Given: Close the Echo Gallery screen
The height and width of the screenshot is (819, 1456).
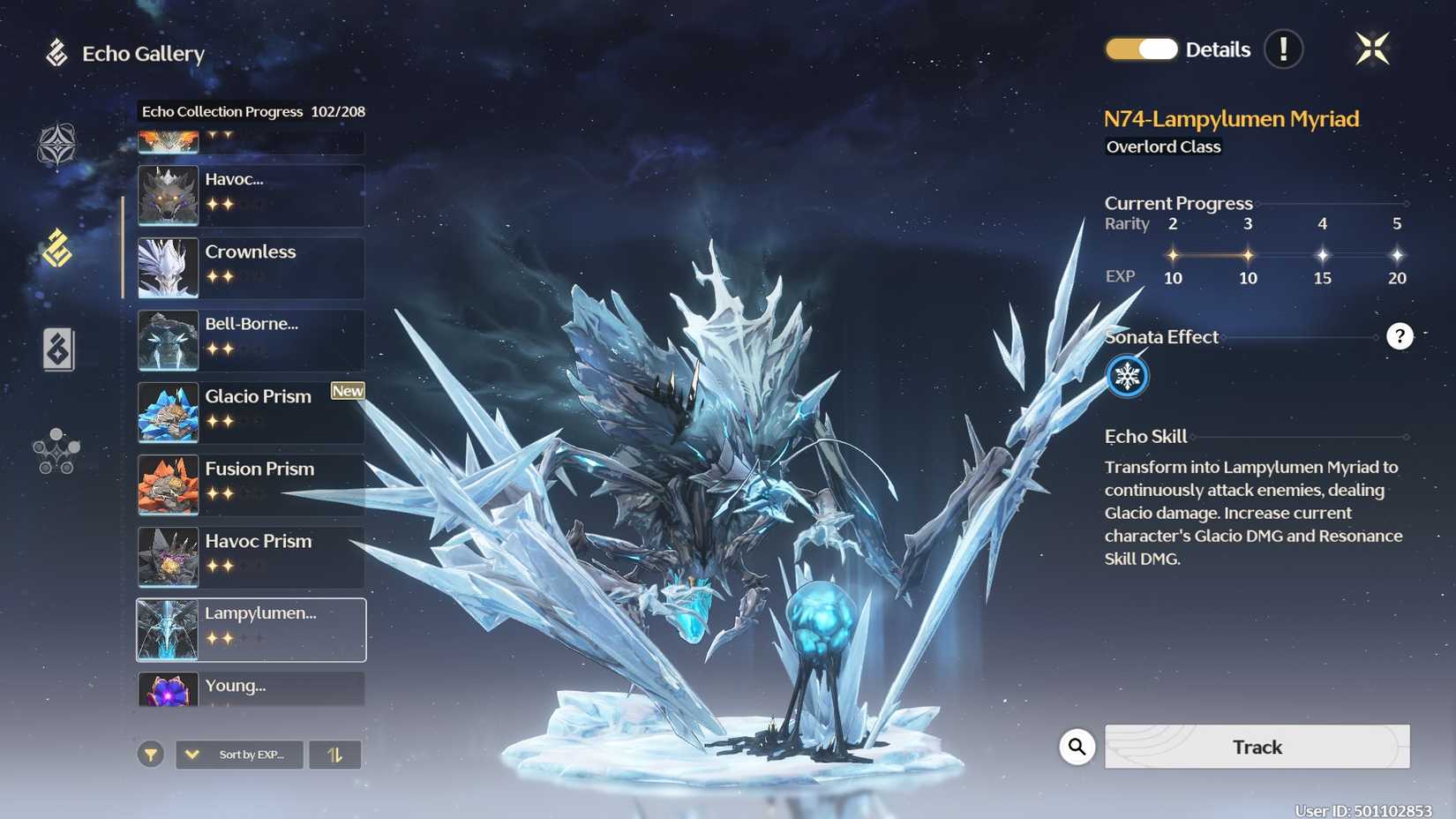Looking at the screenshot, I should coord(1372,49).
